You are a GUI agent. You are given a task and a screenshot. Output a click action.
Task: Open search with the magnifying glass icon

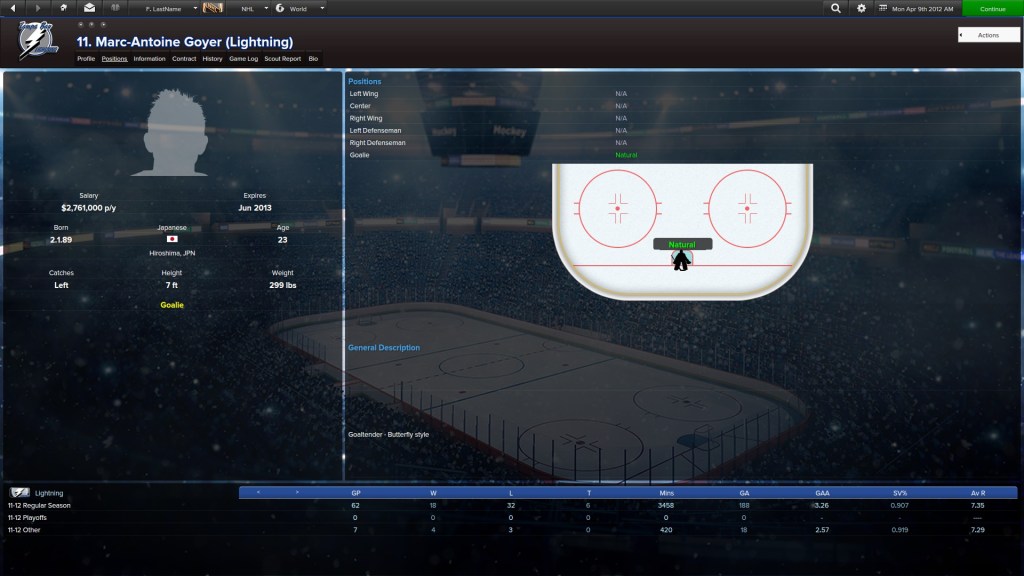pos(836,8)
